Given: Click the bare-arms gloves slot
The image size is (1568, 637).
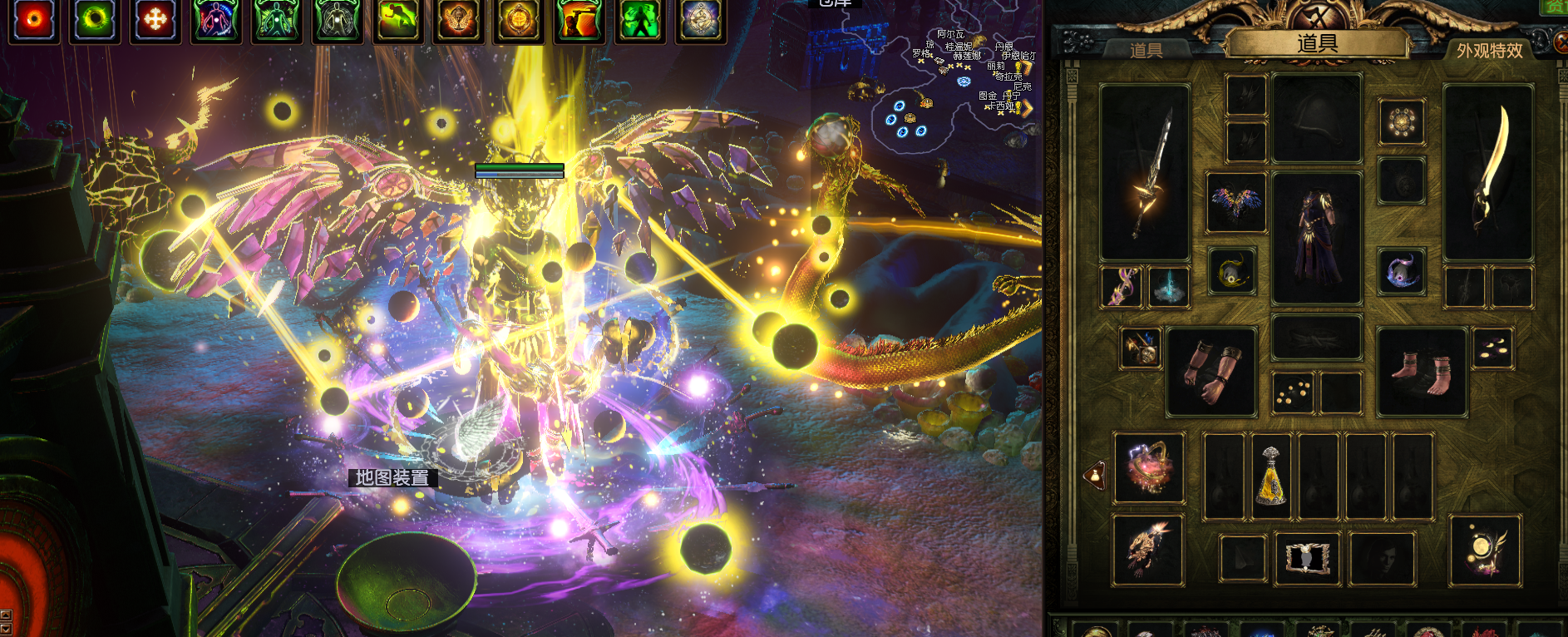Looking at the screenshot, I should pyautogui.click(x=1211, y=371).
